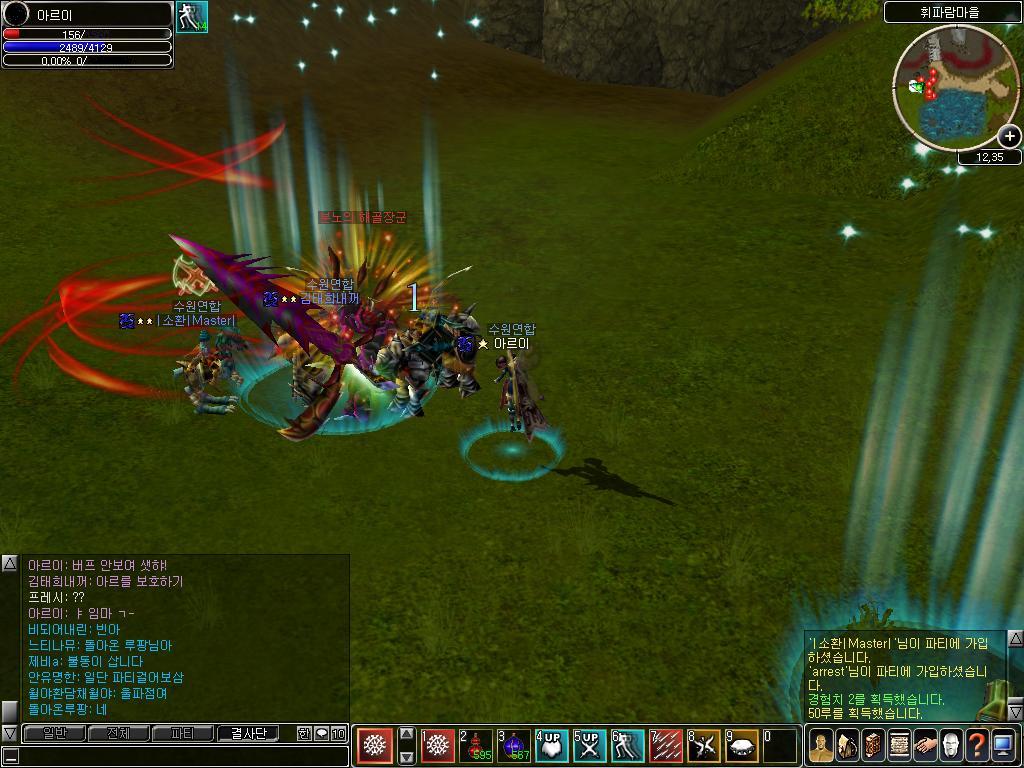The width and height of the screenshot is (1024, 768).
Task: Open the monitor system settings icon
Action: pos(1003,745)
